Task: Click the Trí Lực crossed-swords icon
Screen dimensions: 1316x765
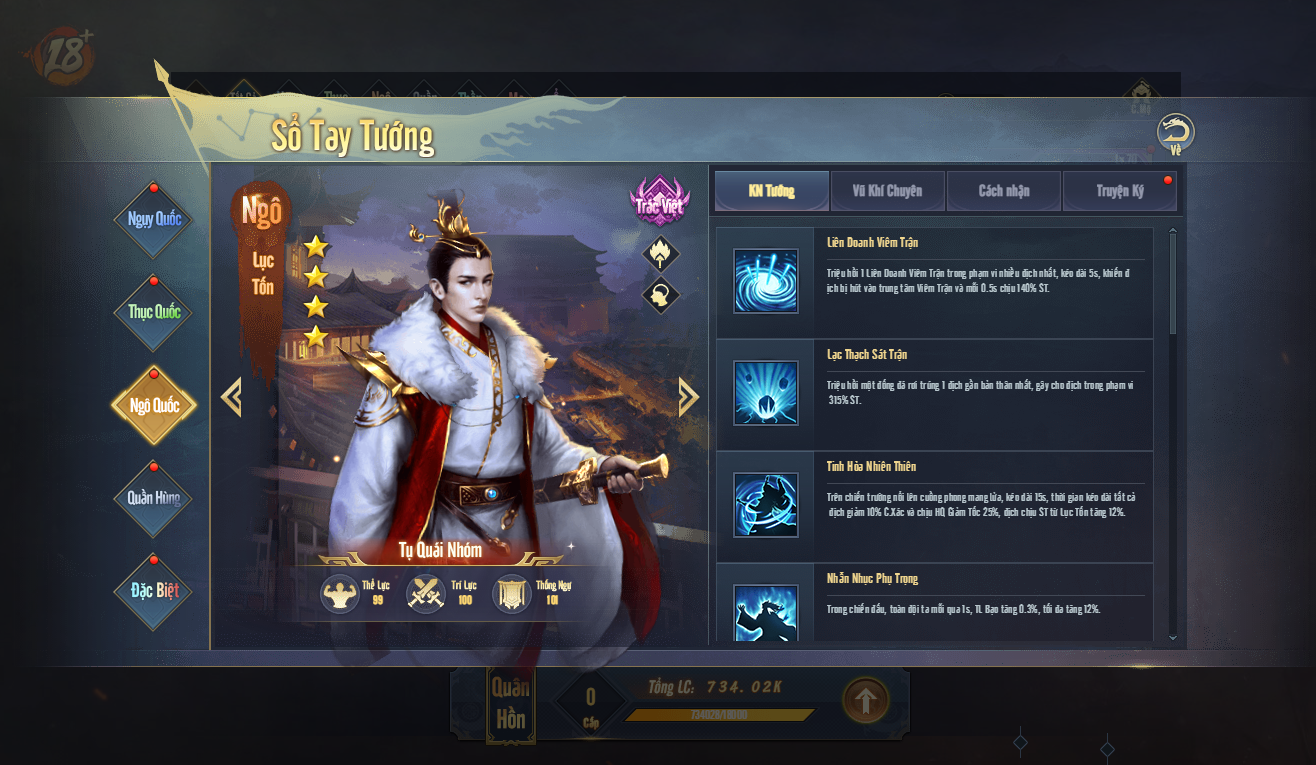Action: pyautogui.click(x=427, y=594)
